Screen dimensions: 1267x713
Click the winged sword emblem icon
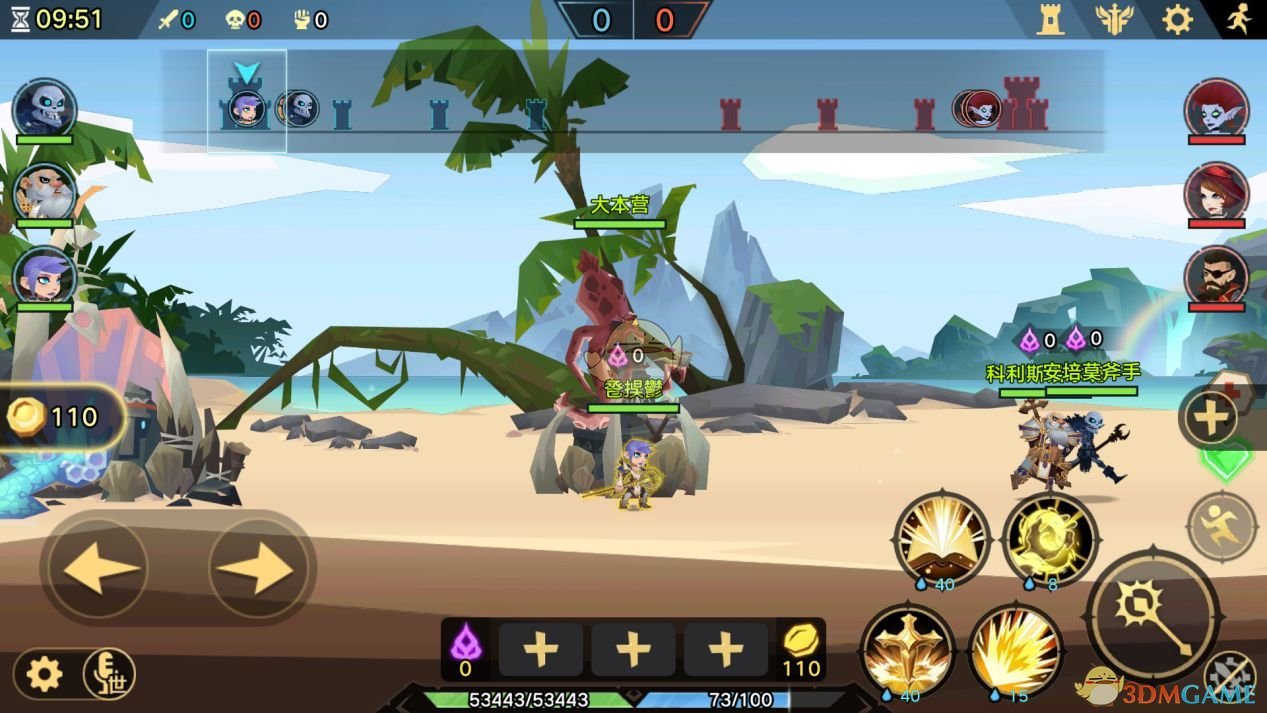[x=1113, y=19]
